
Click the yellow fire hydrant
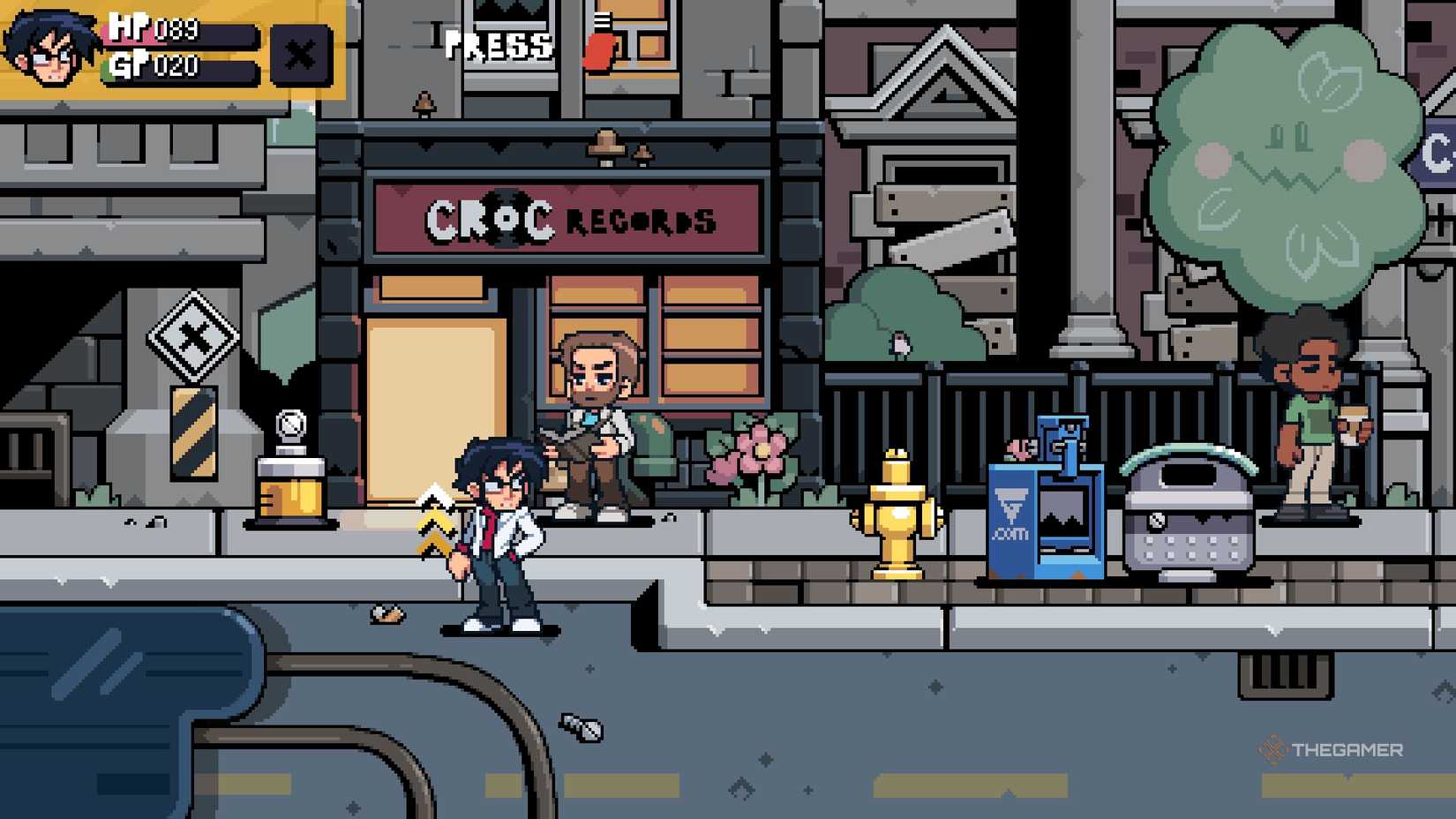[x=897, y=512]
